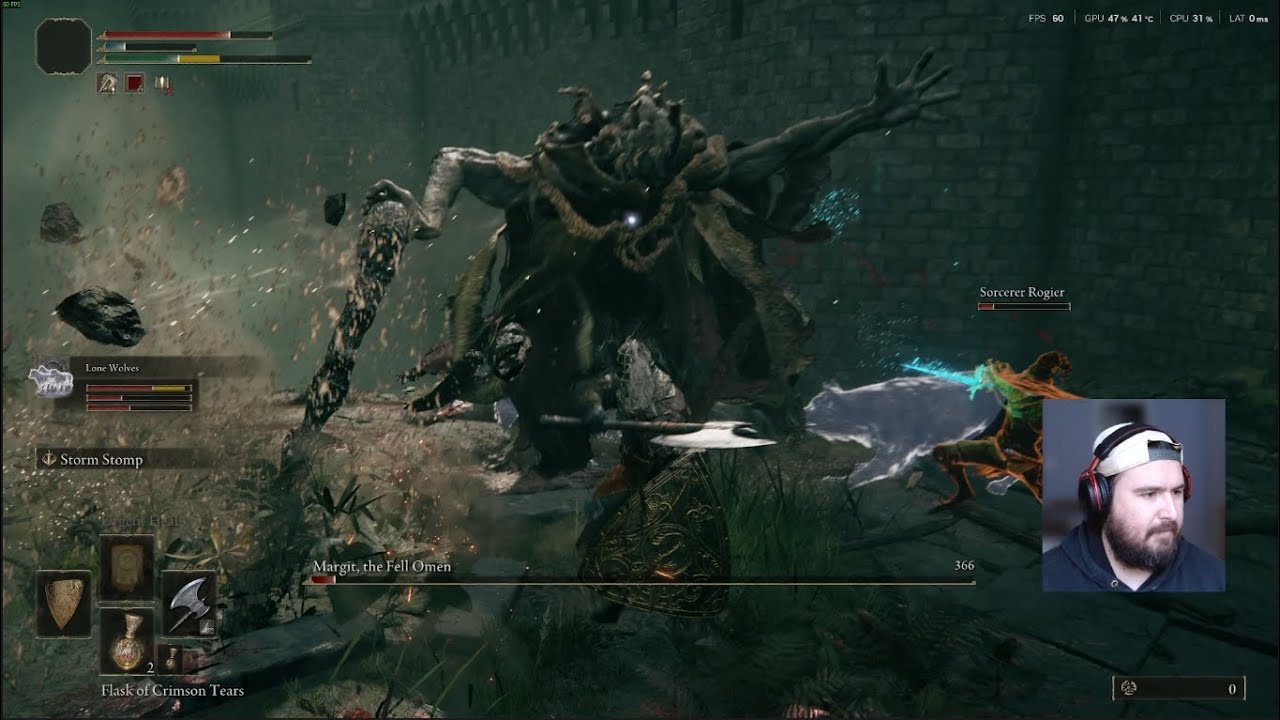Click the Lone Wolves summon icon
Screen dimensions: 1280x720
point(50,381)
